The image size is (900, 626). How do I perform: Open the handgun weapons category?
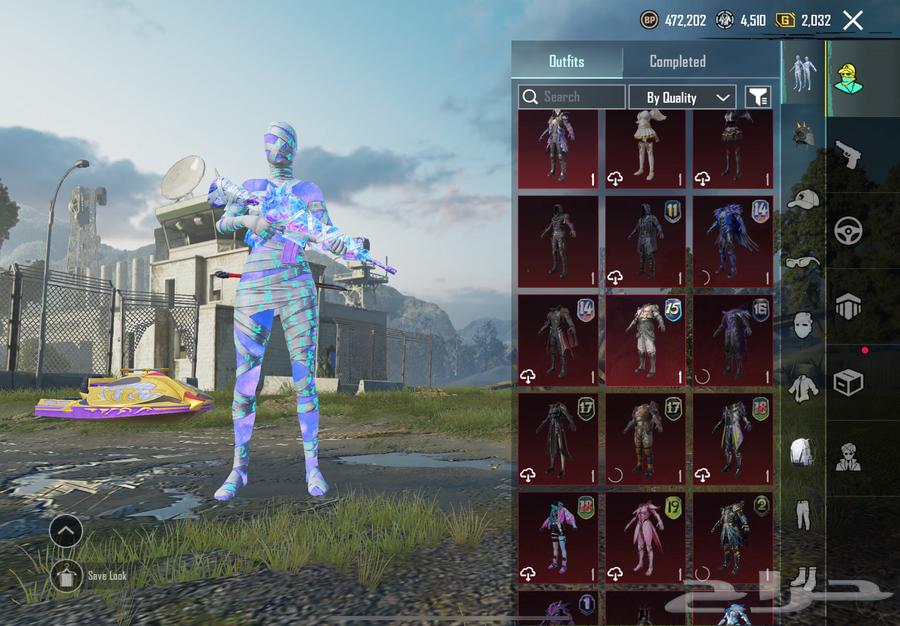point(848,153)
